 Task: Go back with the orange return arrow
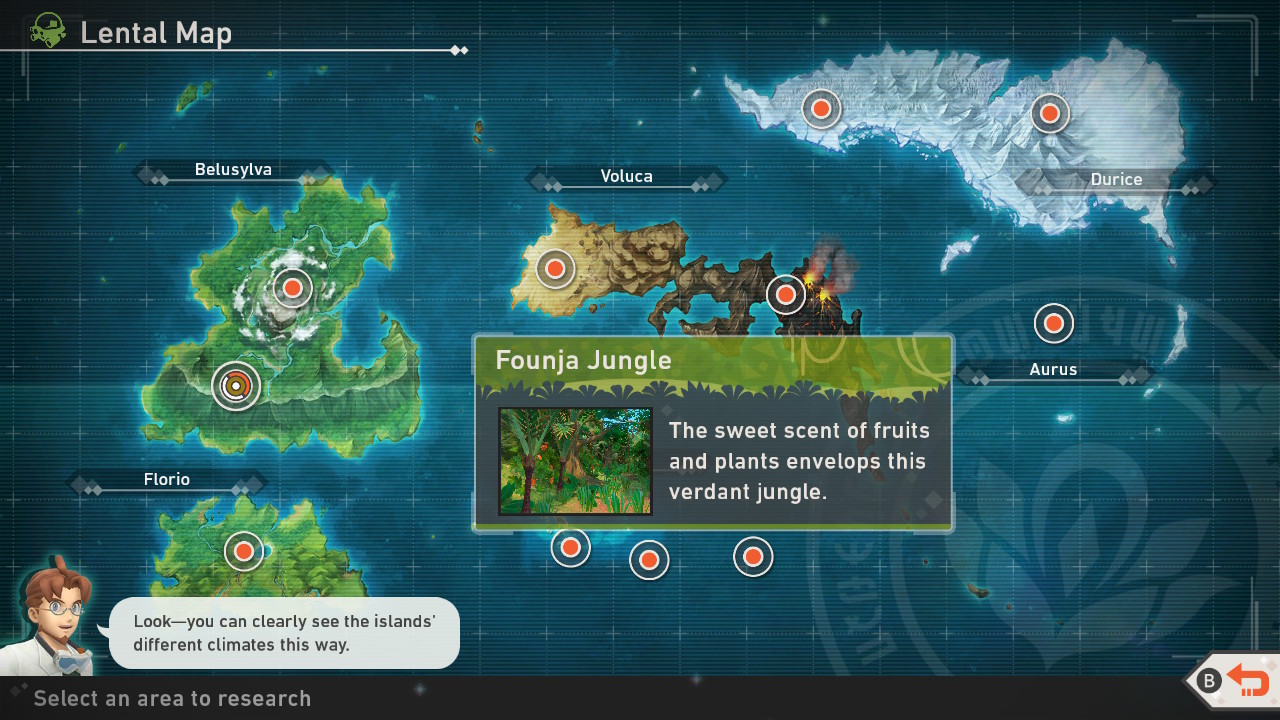[x=1247, y=681]
